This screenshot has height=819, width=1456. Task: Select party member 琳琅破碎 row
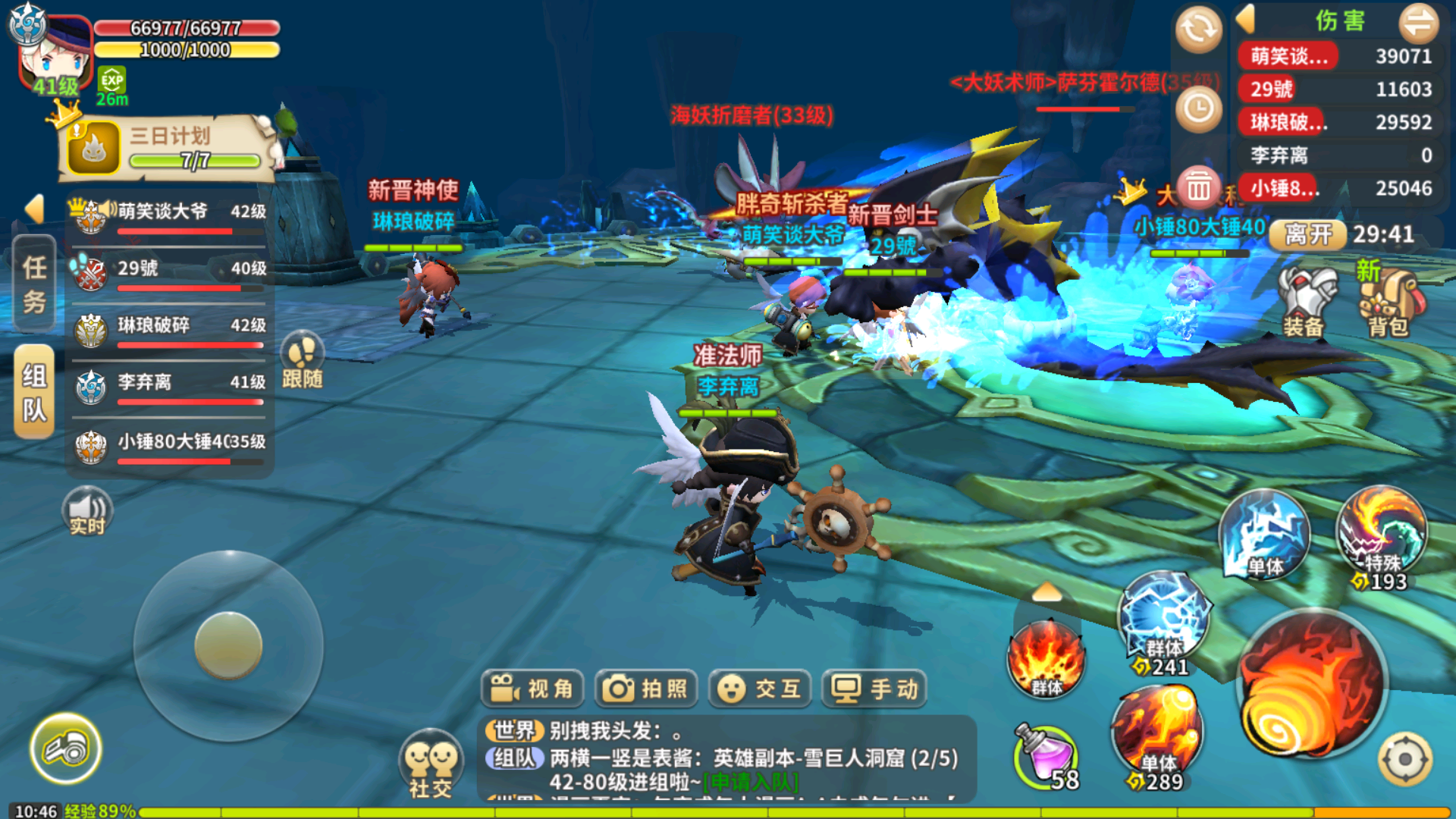pyautogui.click(x=168, y=331)
